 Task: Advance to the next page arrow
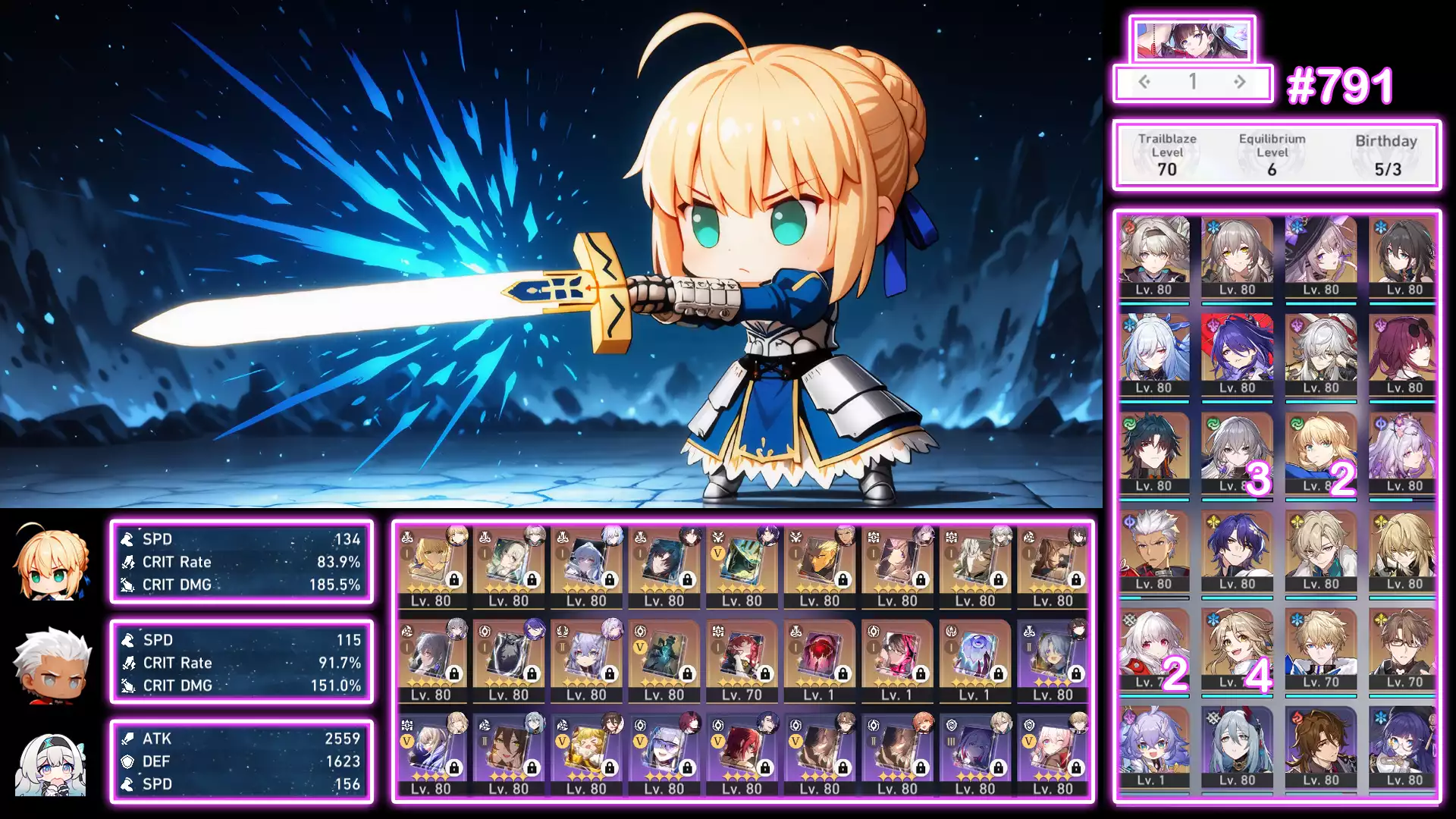[1240, 82]
